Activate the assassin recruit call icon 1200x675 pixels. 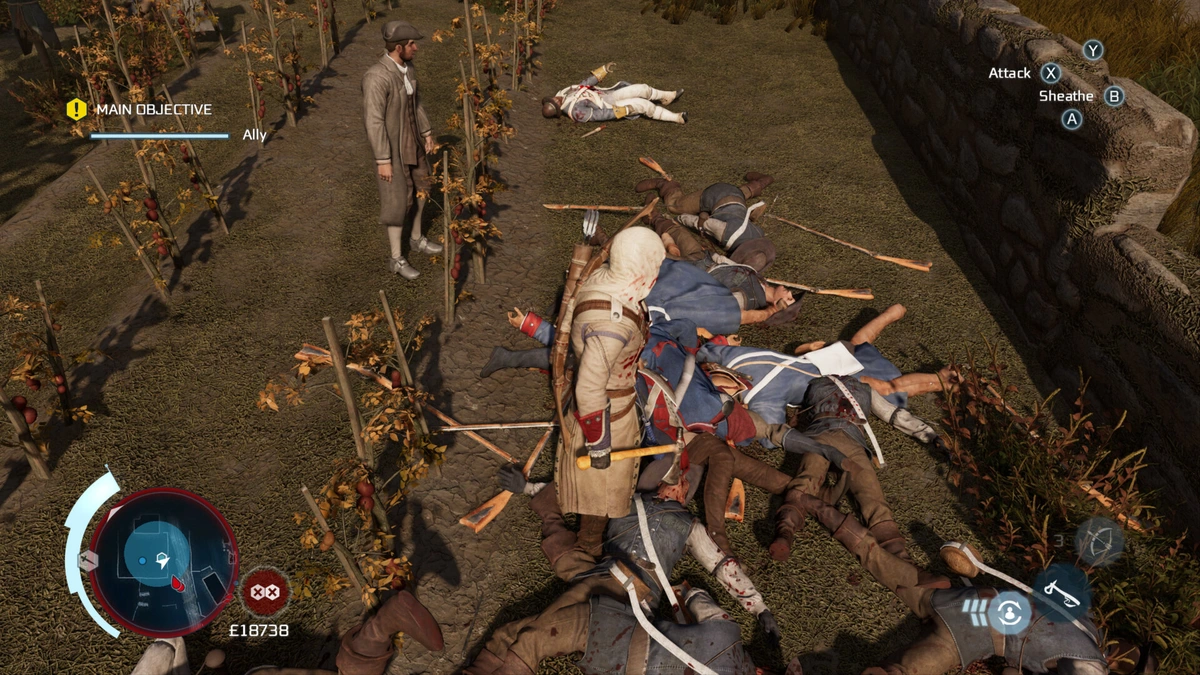click(1008, 612)
